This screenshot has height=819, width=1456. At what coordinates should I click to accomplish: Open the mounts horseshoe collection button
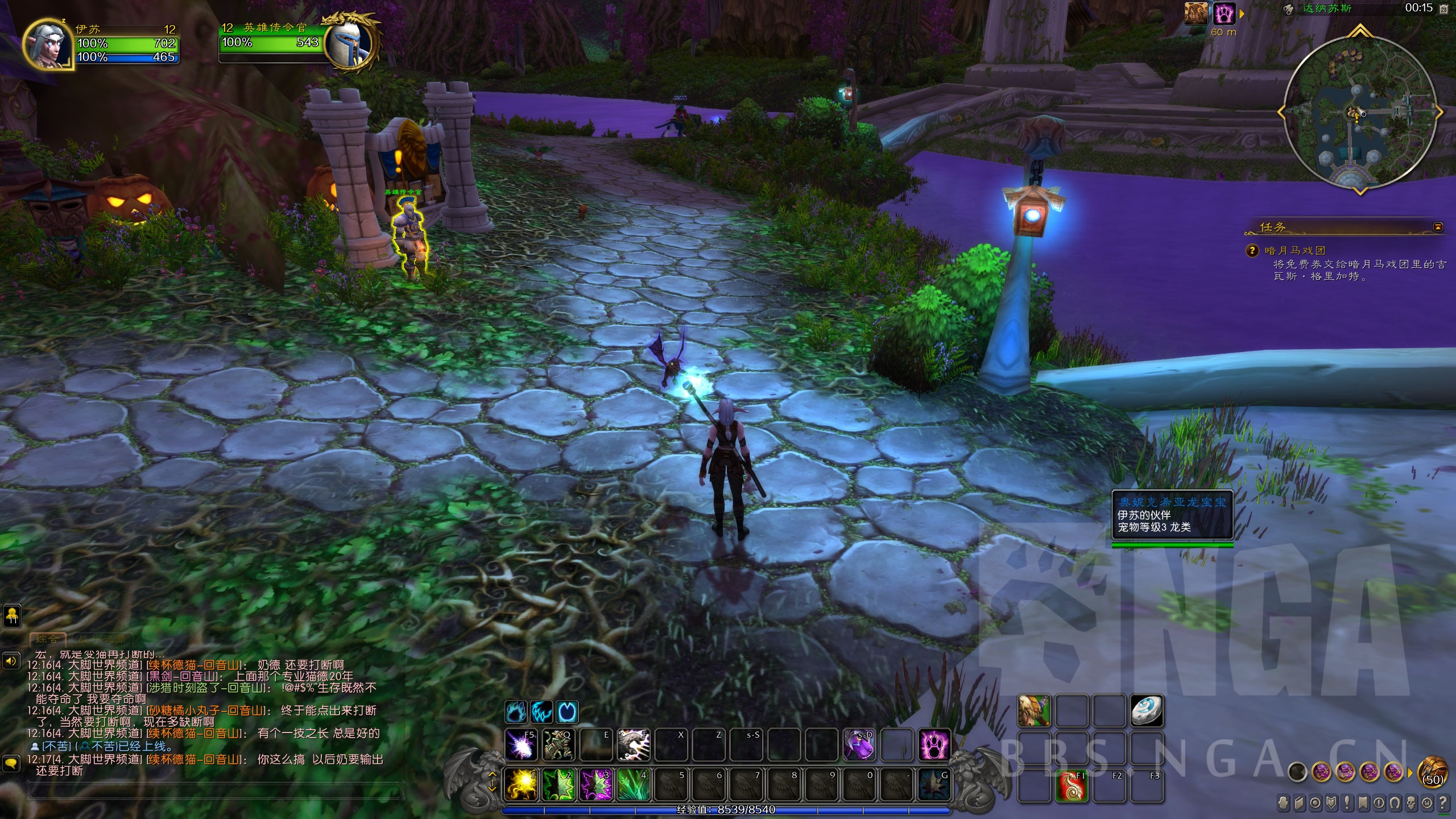[1395, 804]
